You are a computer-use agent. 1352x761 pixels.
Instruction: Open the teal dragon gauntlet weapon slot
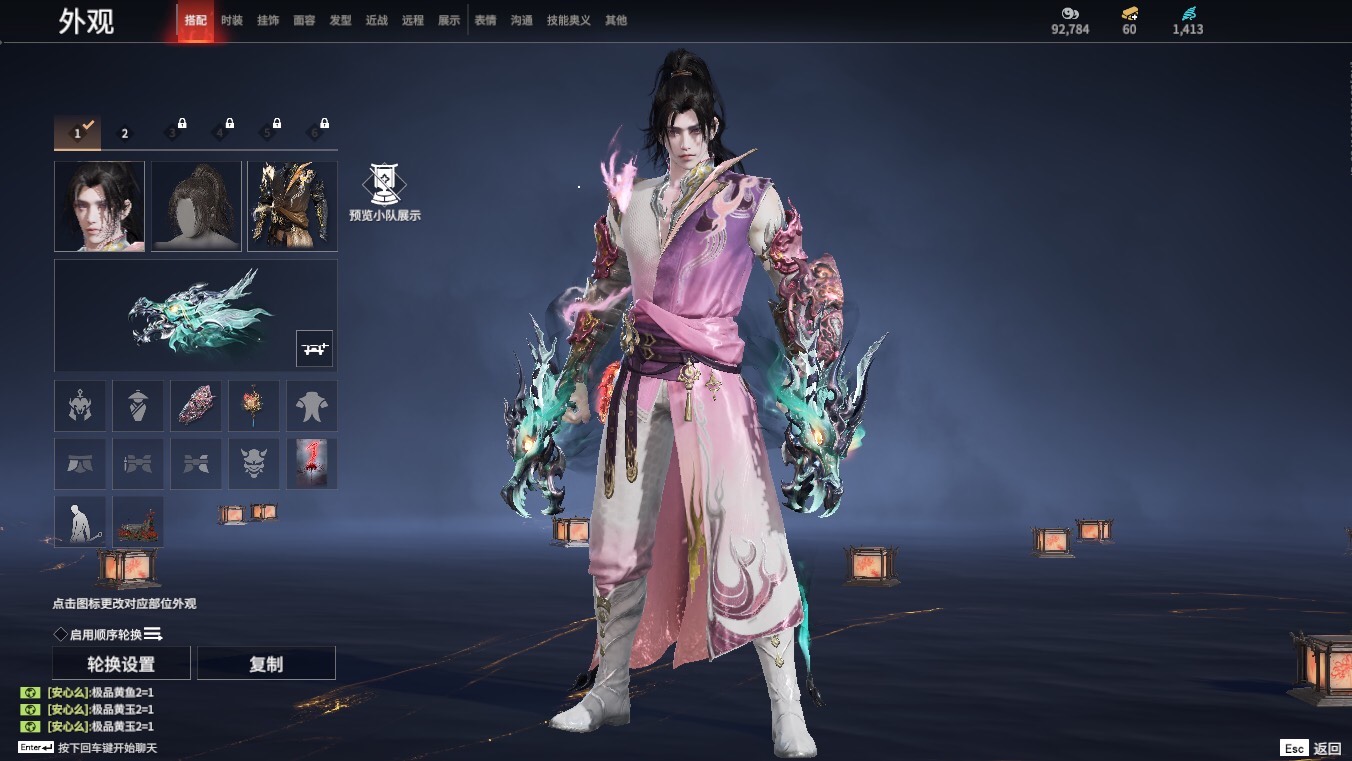195,315
